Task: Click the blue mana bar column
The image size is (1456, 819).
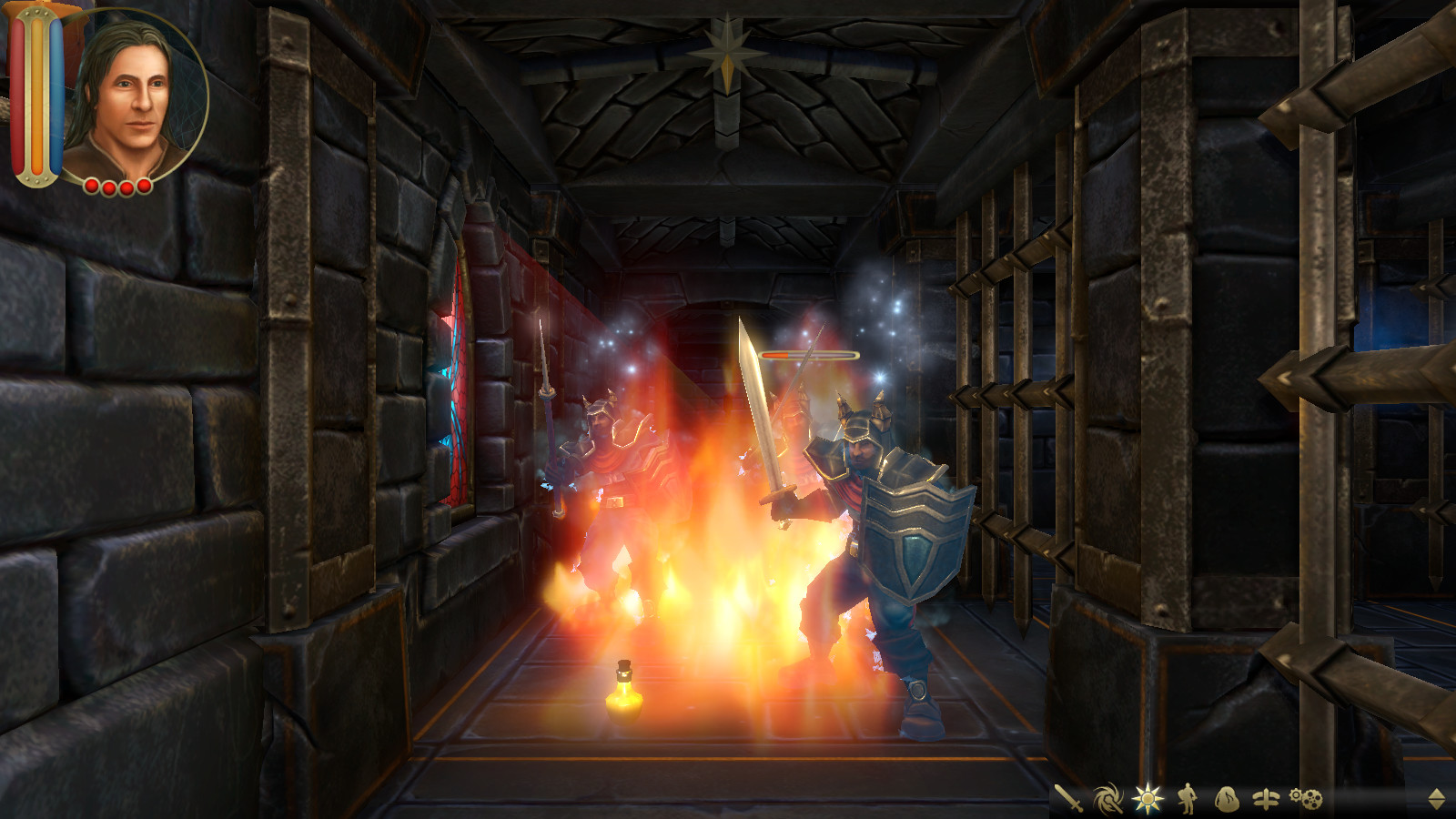Action: (x=56, y=96)
